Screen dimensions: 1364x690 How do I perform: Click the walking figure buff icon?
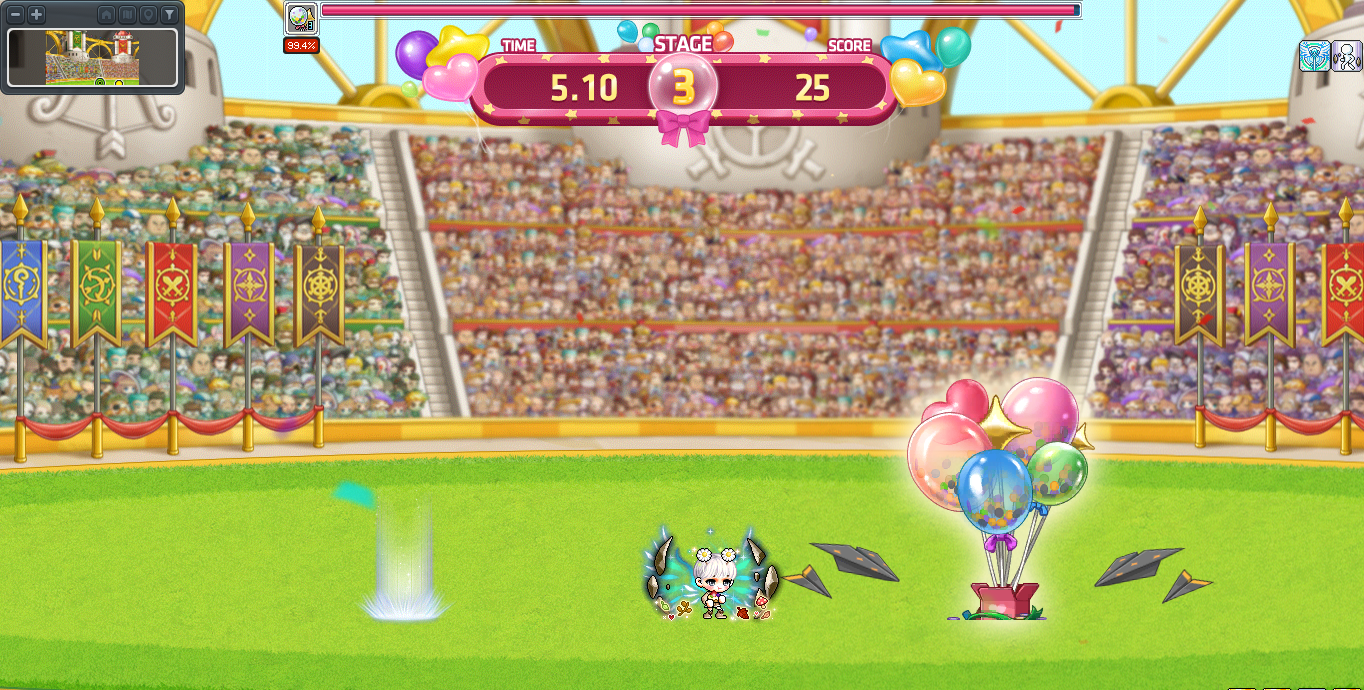(1345, 56)
